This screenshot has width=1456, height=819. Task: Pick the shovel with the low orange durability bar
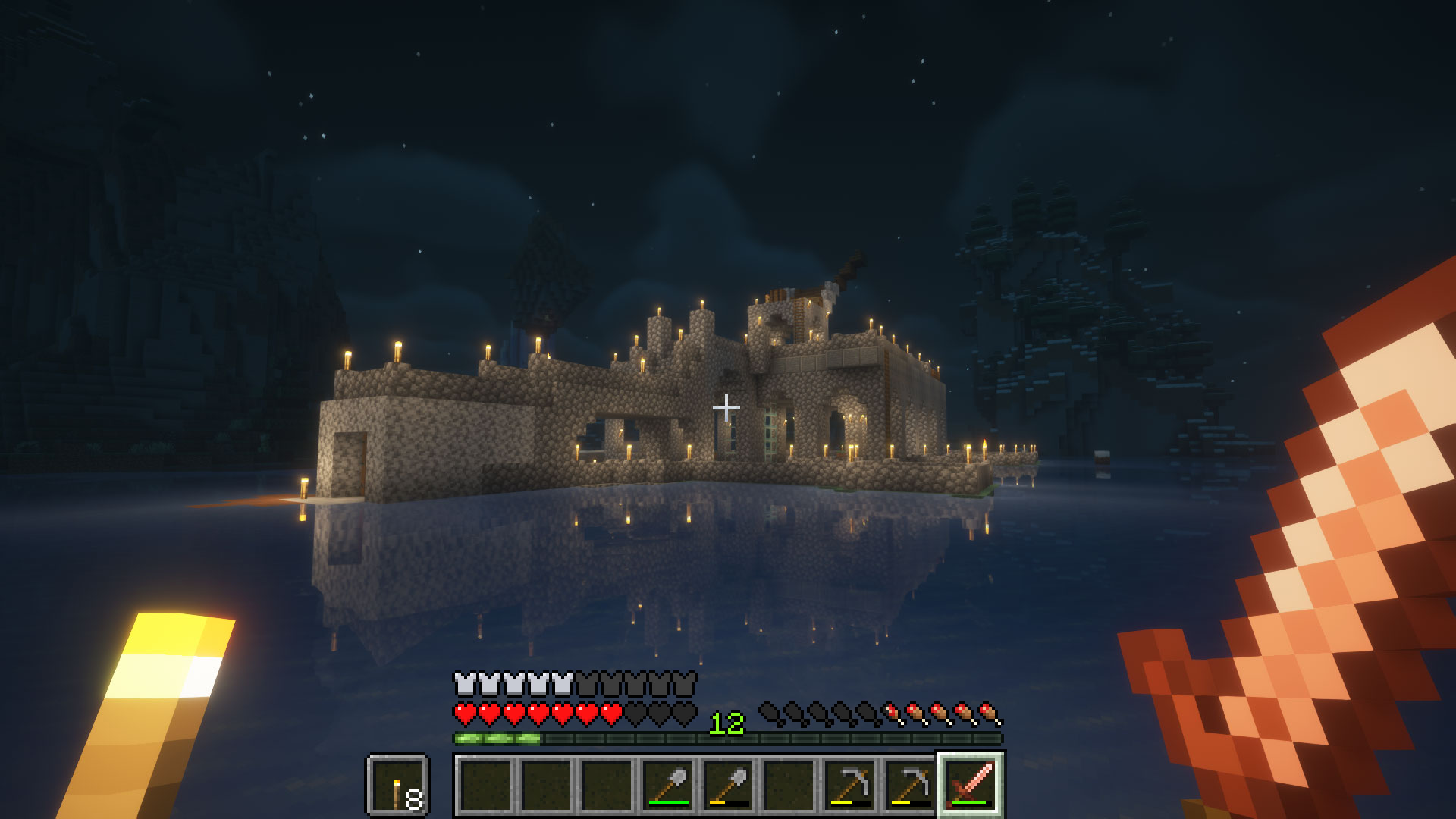pos(729,785)
